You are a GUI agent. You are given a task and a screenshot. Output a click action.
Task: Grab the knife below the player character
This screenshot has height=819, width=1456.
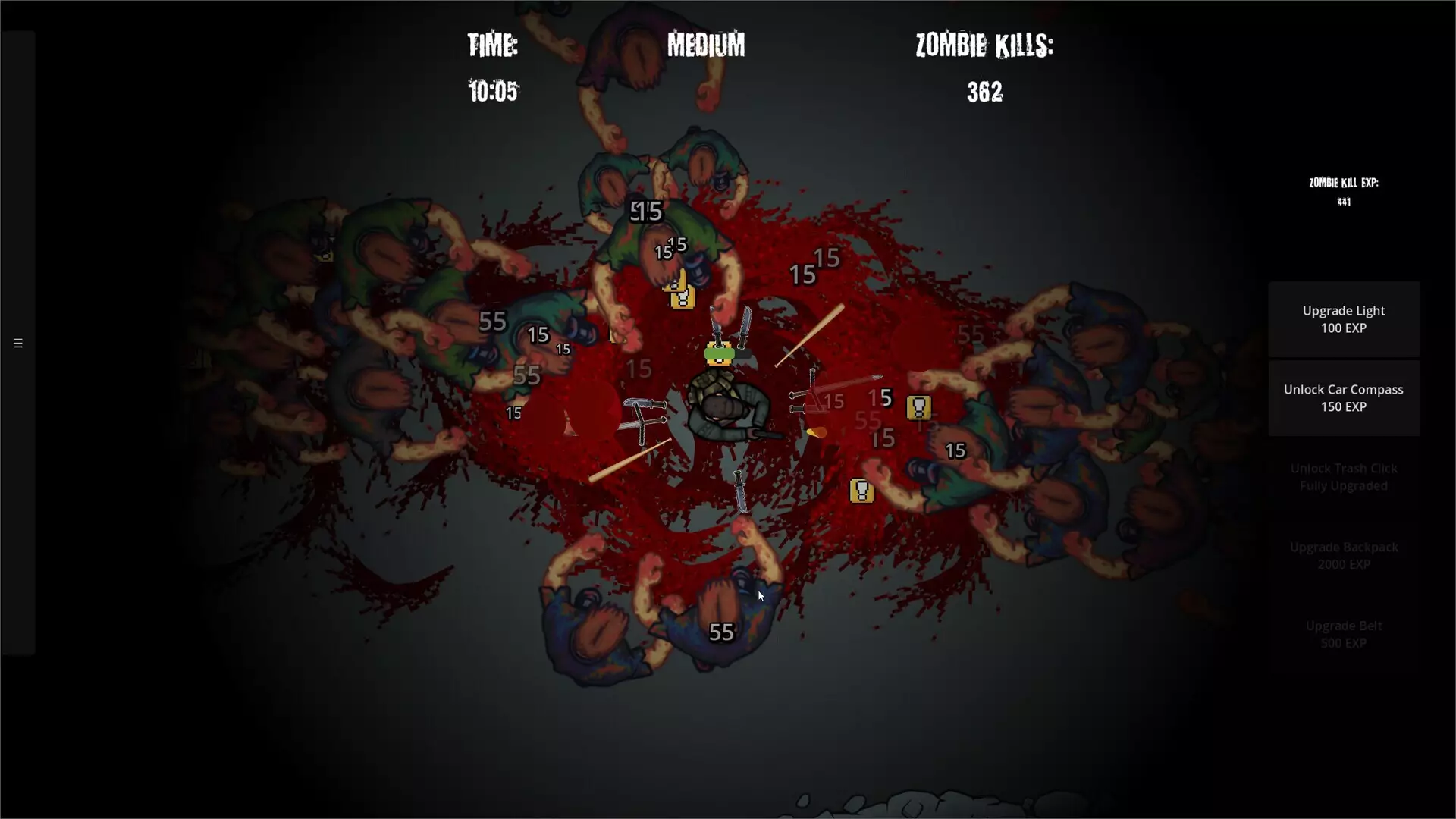click(739, 493)
